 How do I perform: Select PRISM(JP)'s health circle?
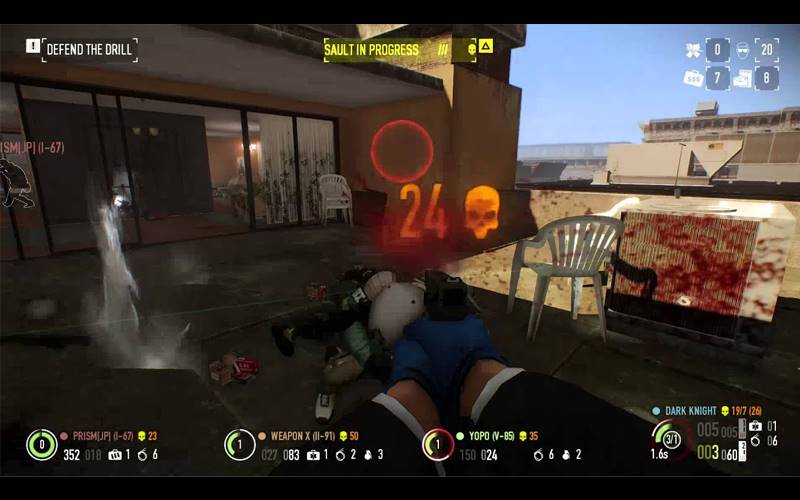41,444
